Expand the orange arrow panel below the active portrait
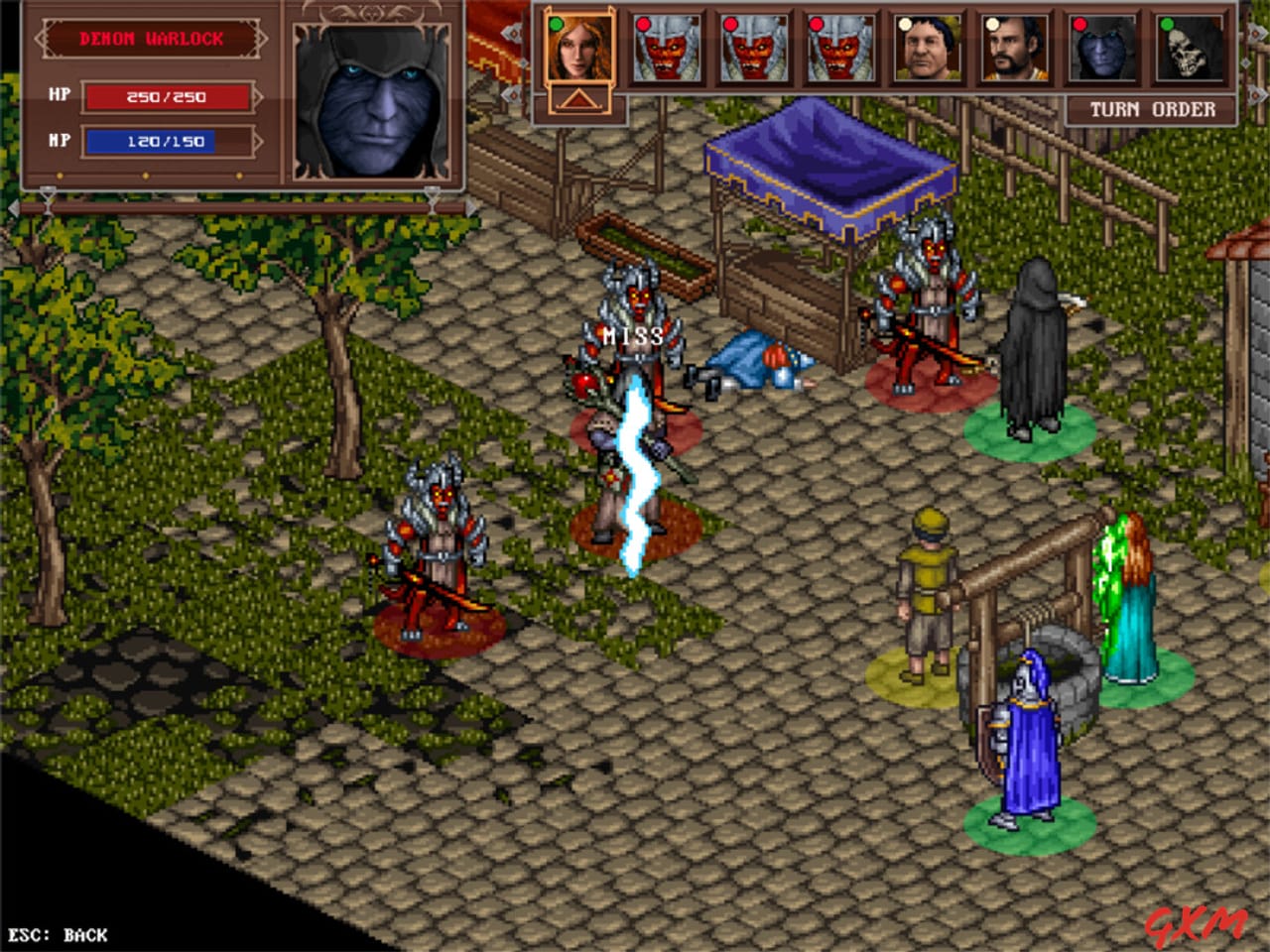This screenshot has width=1270, height=952. 578,97
